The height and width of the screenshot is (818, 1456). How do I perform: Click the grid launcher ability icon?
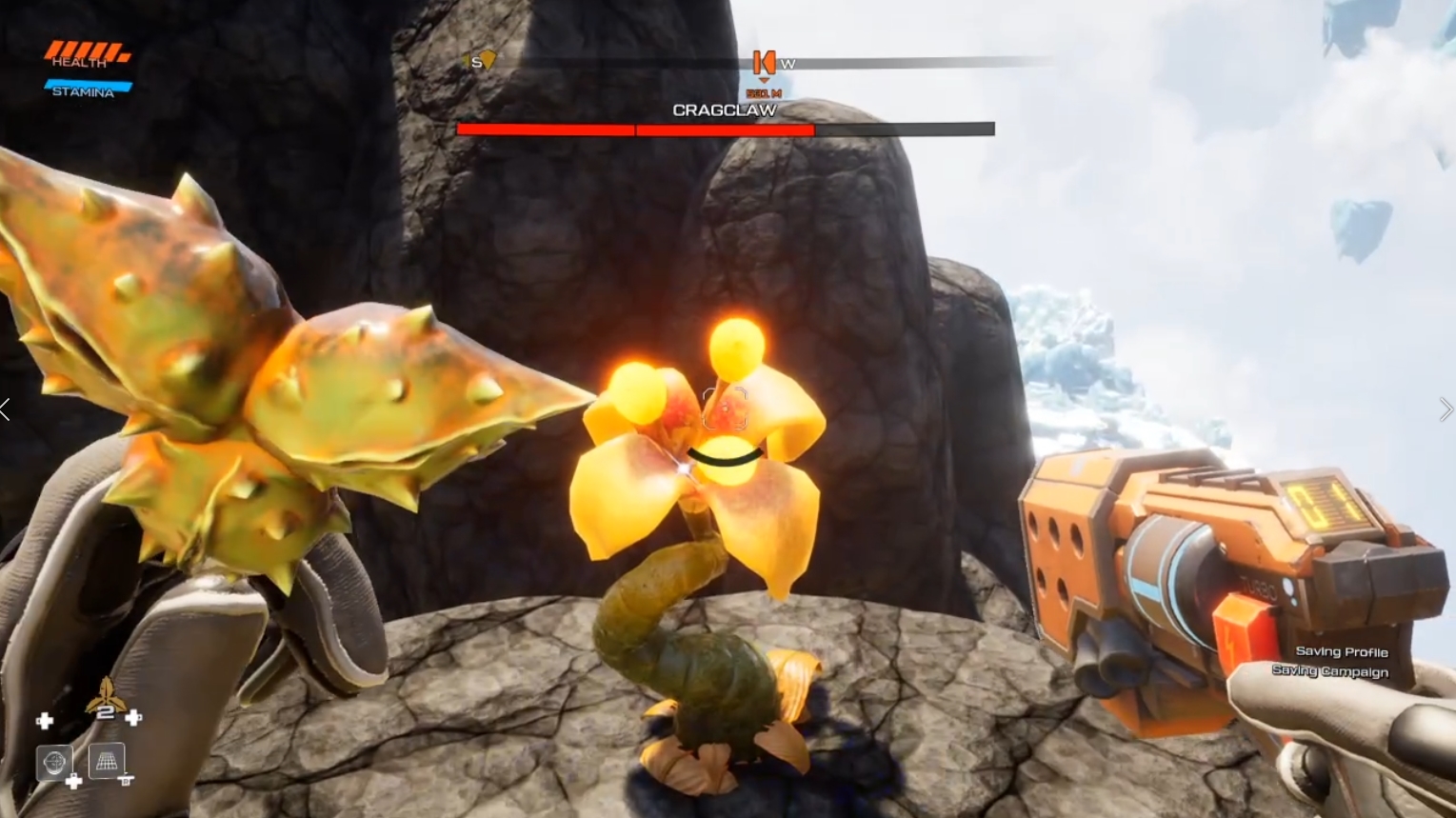(x=108, y=763)
